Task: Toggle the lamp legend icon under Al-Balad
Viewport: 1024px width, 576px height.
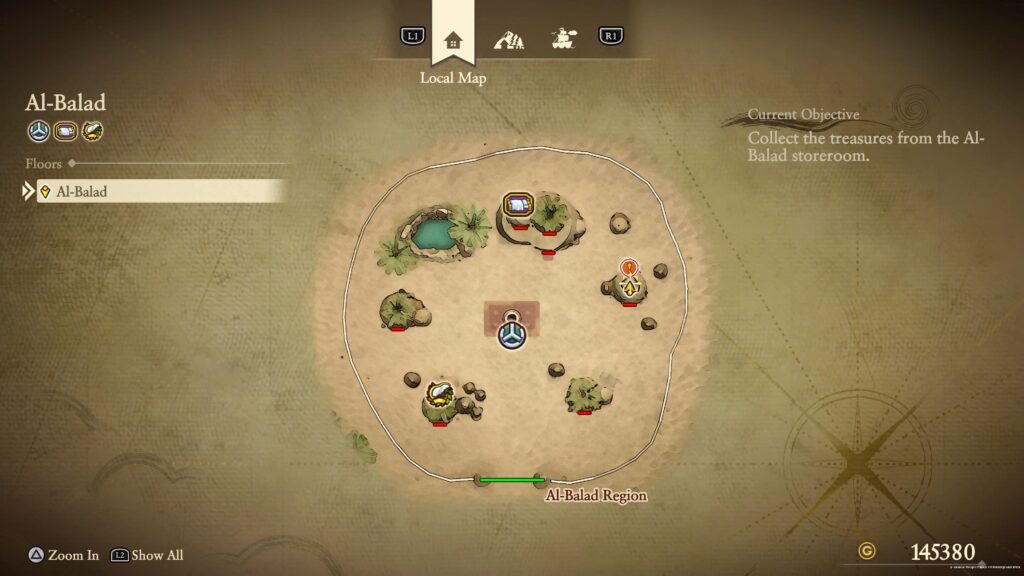Action: [92, 130]
